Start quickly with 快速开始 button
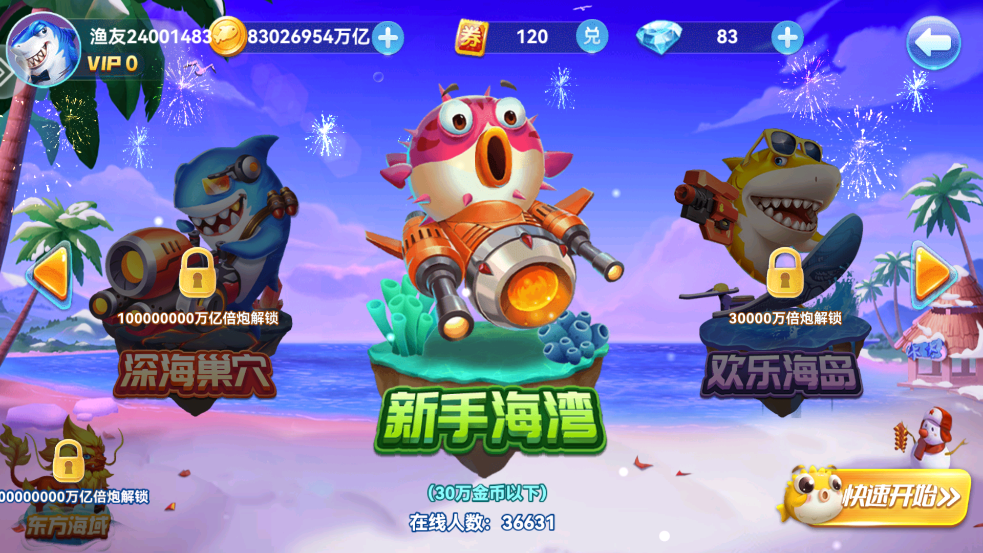The height and width of the screenshot is (553, 983). pos(877,496)
